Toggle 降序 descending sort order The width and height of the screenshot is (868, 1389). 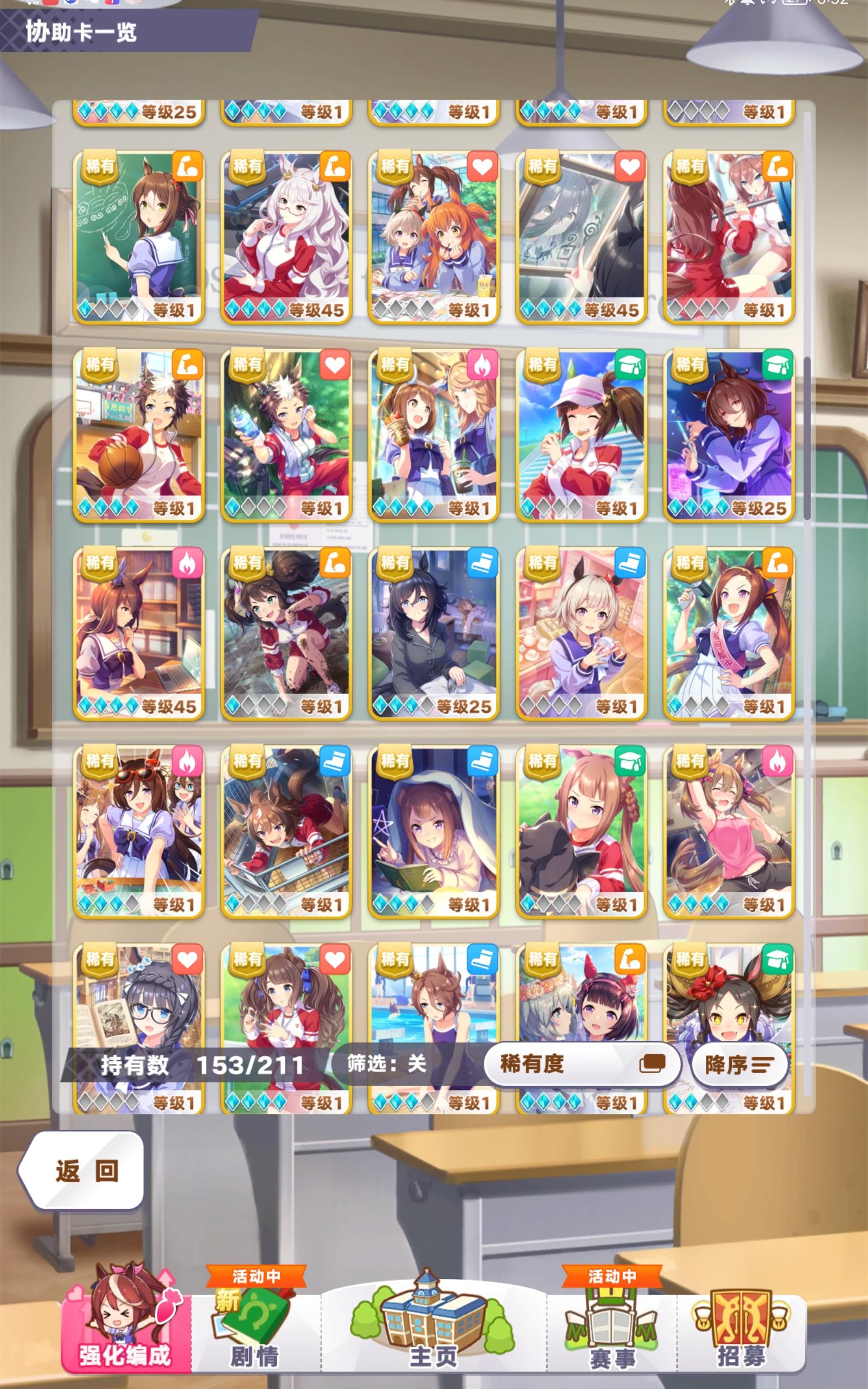pos(741,1064)
